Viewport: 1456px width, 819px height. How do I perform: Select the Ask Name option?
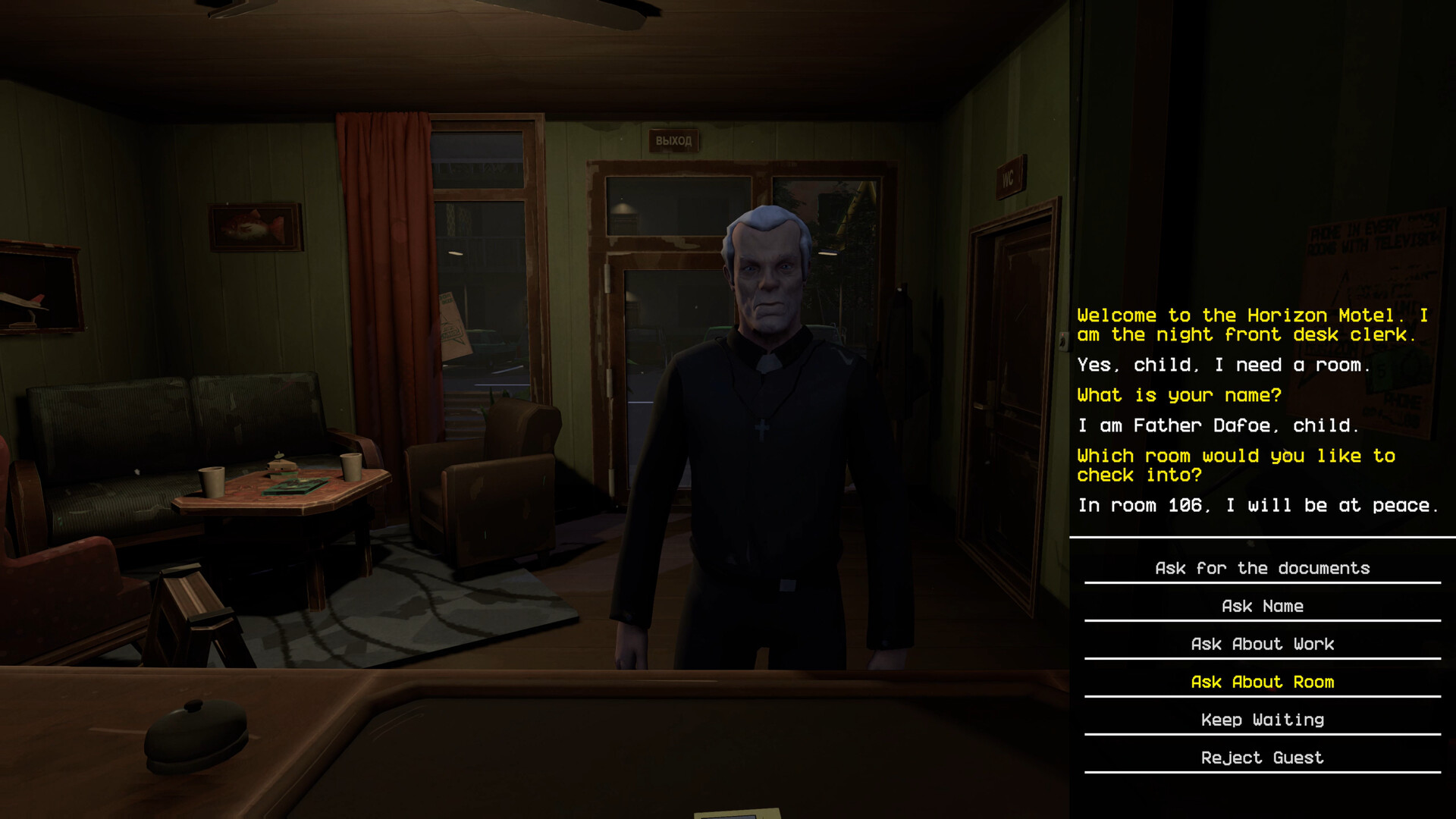click(x=1261, y=605)
